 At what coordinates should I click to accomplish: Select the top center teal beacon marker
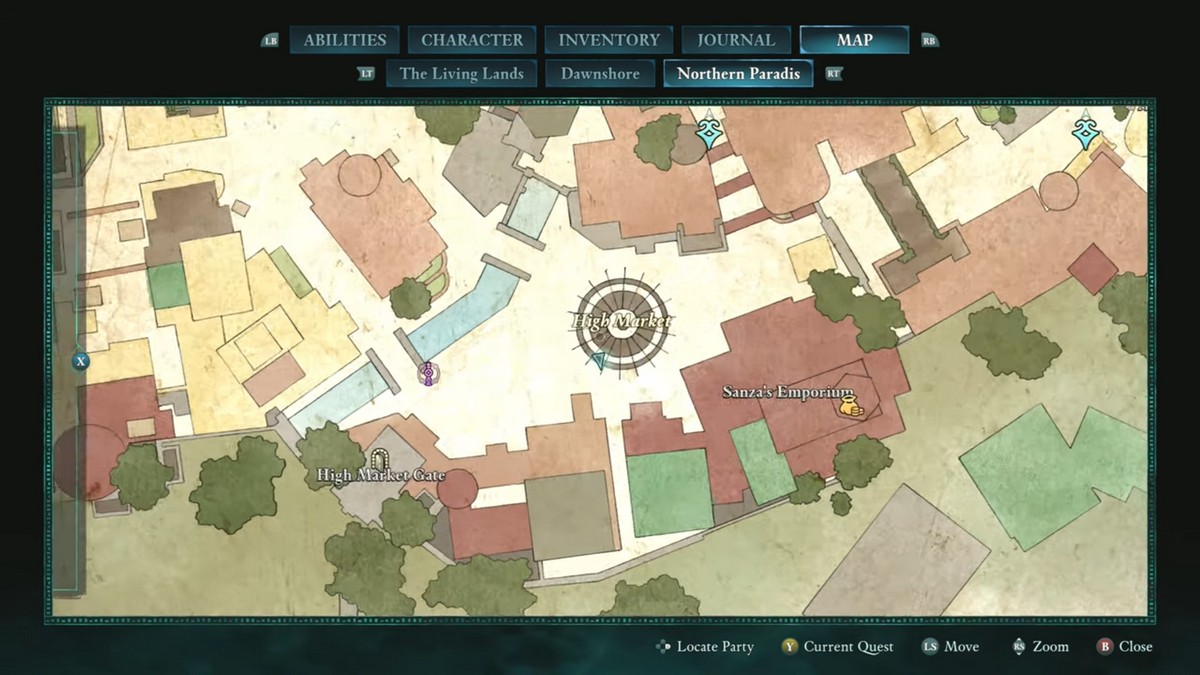[x=709, y=132]
